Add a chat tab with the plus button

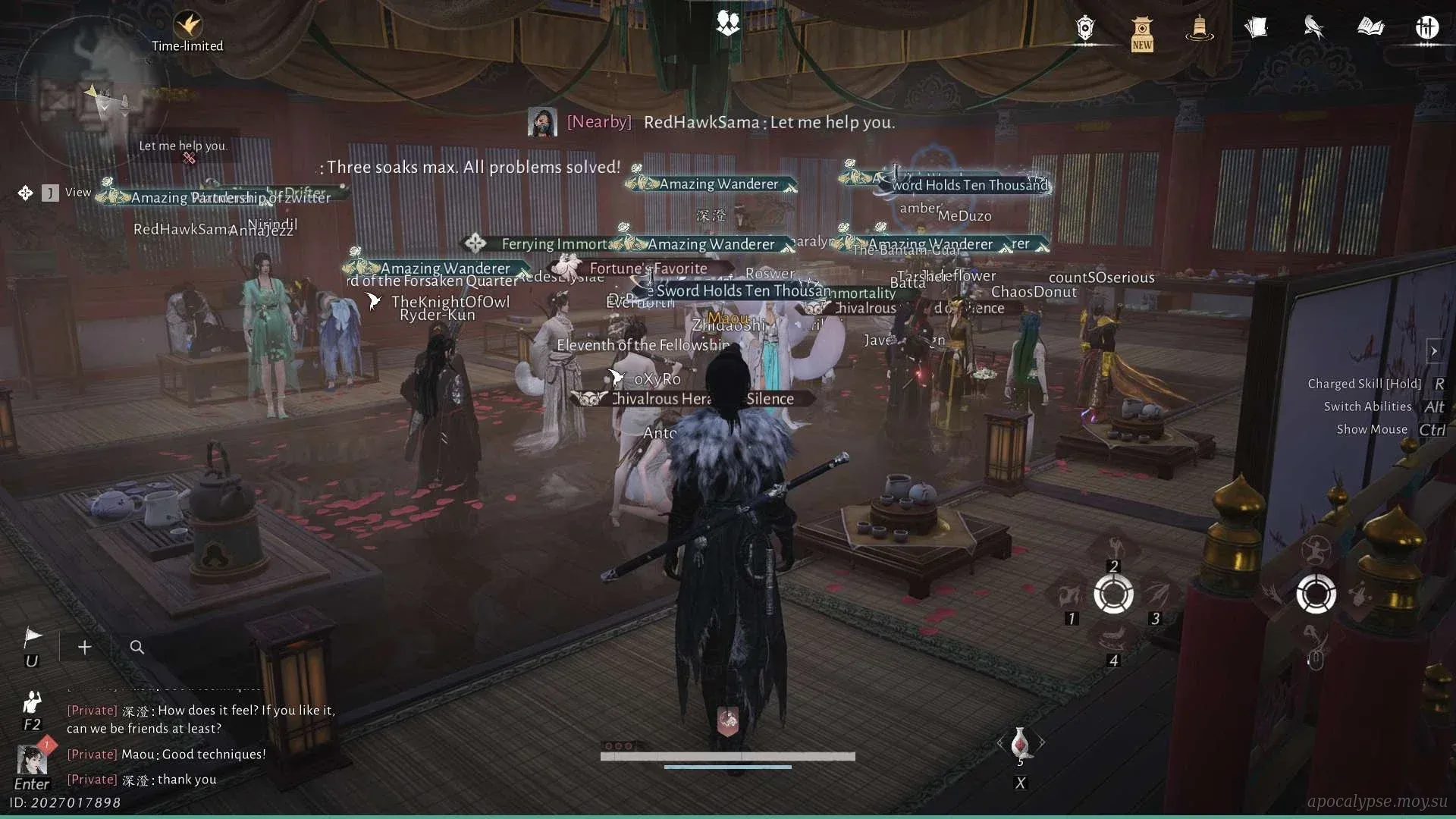pos(85,647)
